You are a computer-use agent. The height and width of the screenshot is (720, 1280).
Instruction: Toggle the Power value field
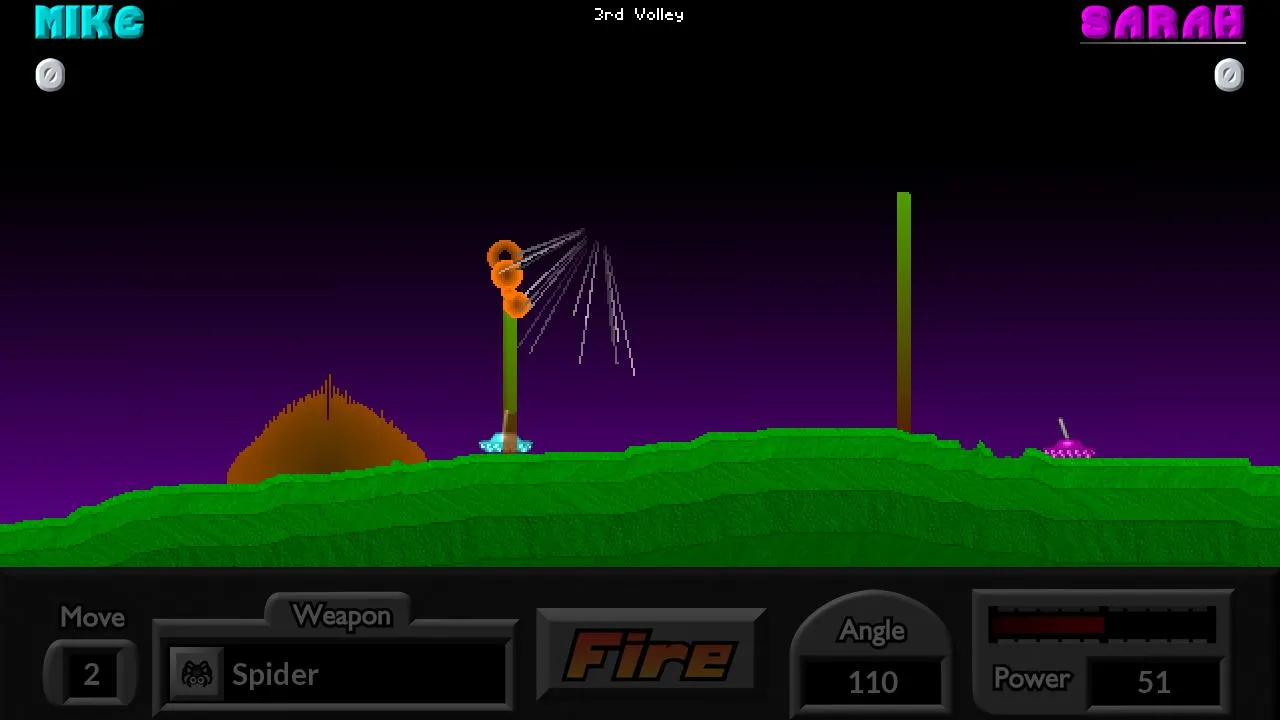click(1154, 681)
